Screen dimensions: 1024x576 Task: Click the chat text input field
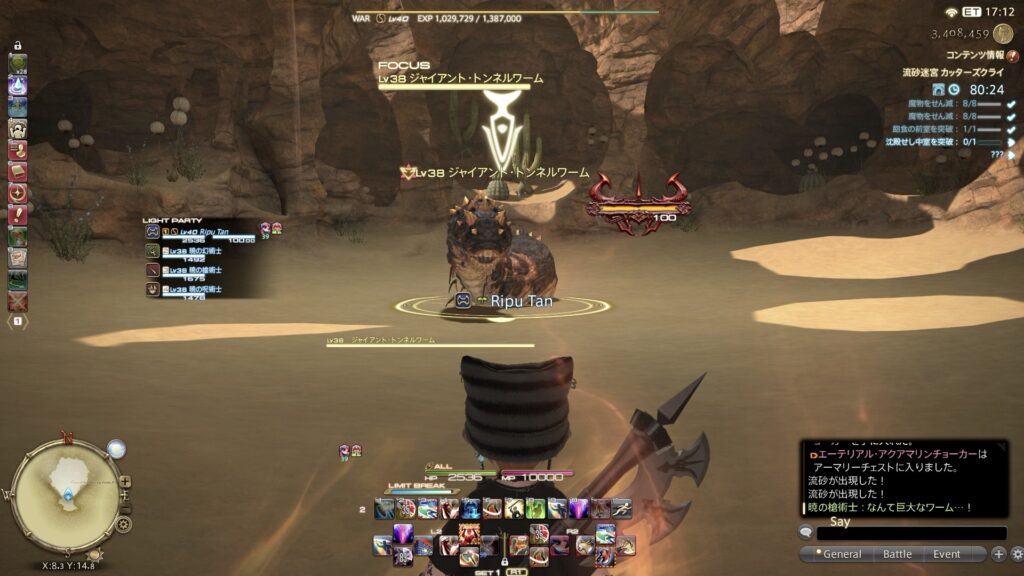point(910,534)
